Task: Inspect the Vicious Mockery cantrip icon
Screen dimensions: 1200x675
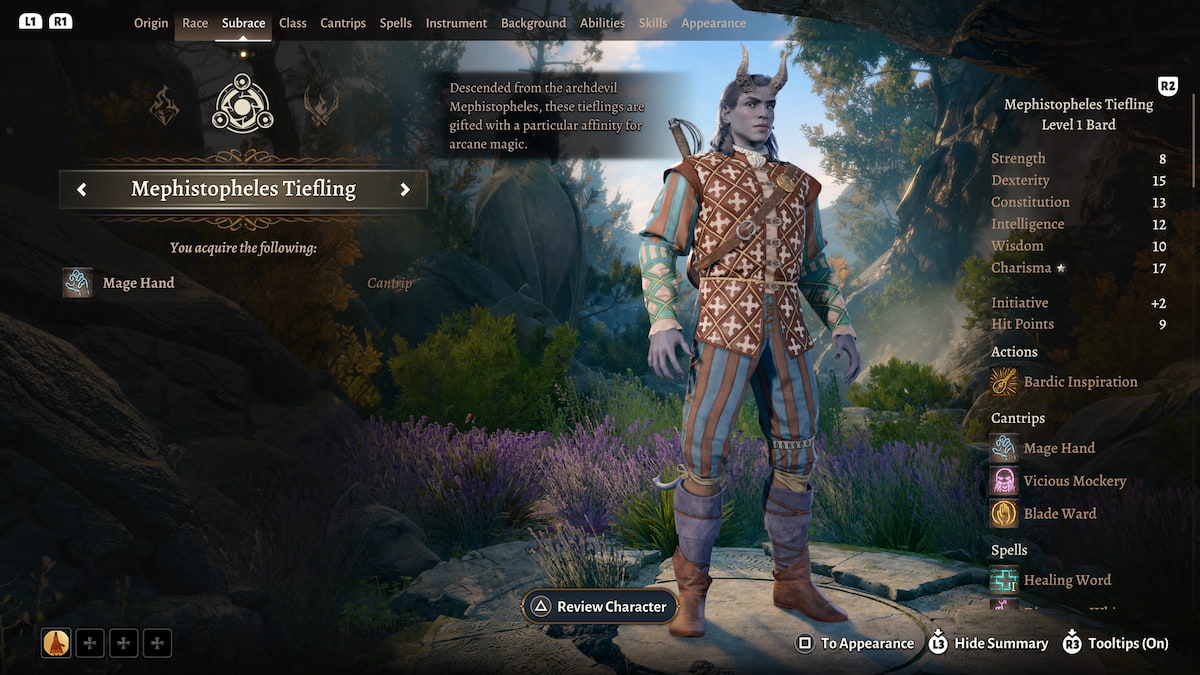Action: pos(1004,481)
